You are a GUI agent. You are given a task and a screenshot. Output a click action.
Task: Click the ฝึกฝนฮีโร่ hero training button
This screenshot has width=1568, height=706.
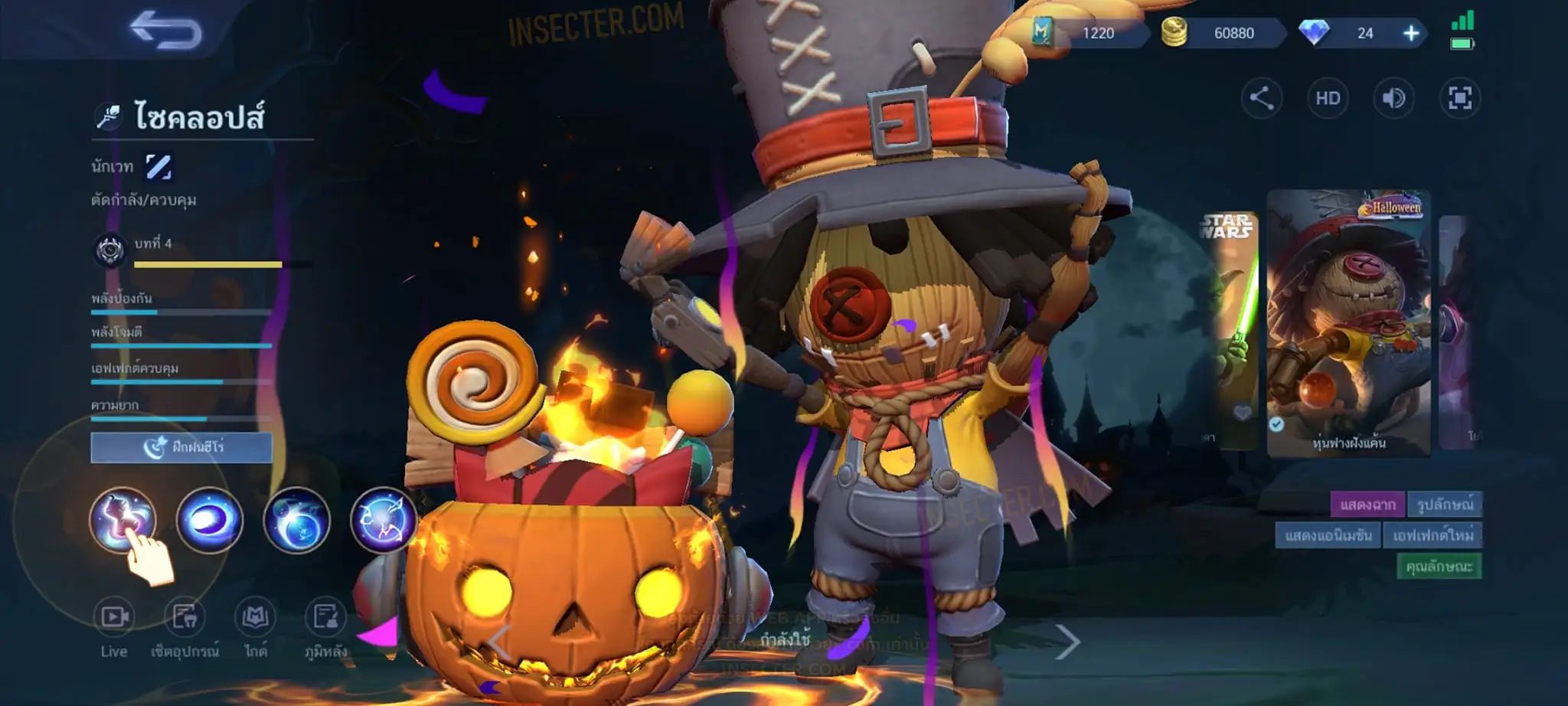pyautogui.click(x=181, y=447)
